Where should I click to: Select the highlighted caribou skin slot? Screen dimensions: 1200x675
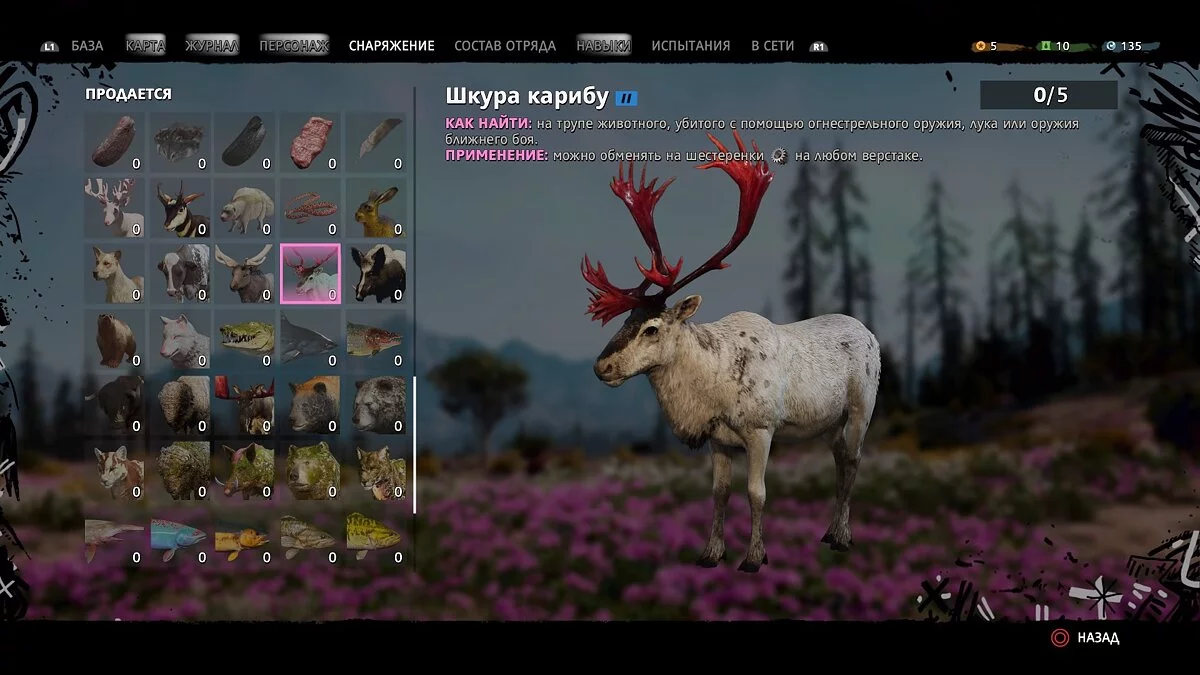coord(310,273)
